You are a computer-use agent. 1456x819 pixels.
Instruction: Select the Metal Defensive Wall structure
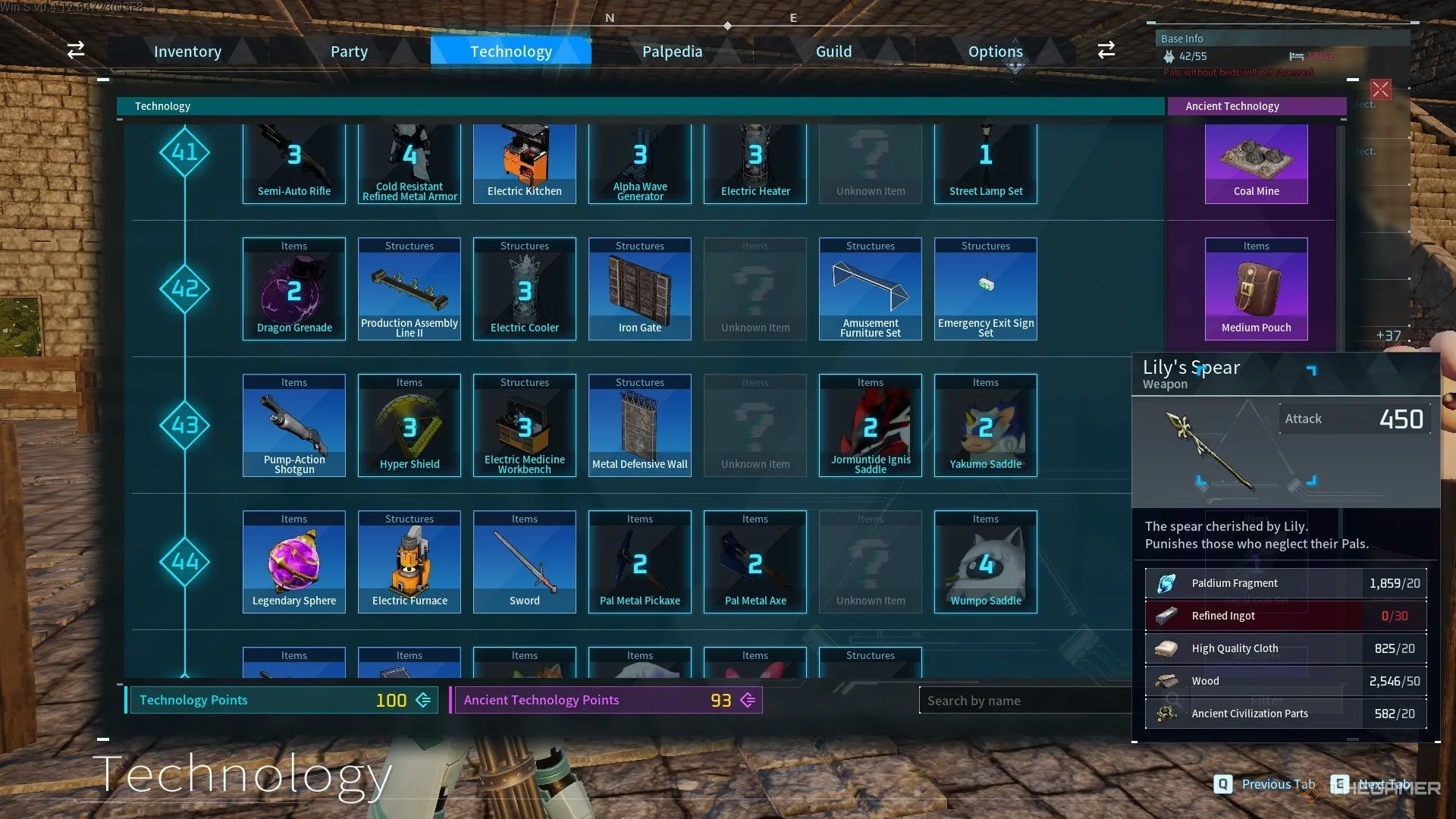(x=640, y=426)
